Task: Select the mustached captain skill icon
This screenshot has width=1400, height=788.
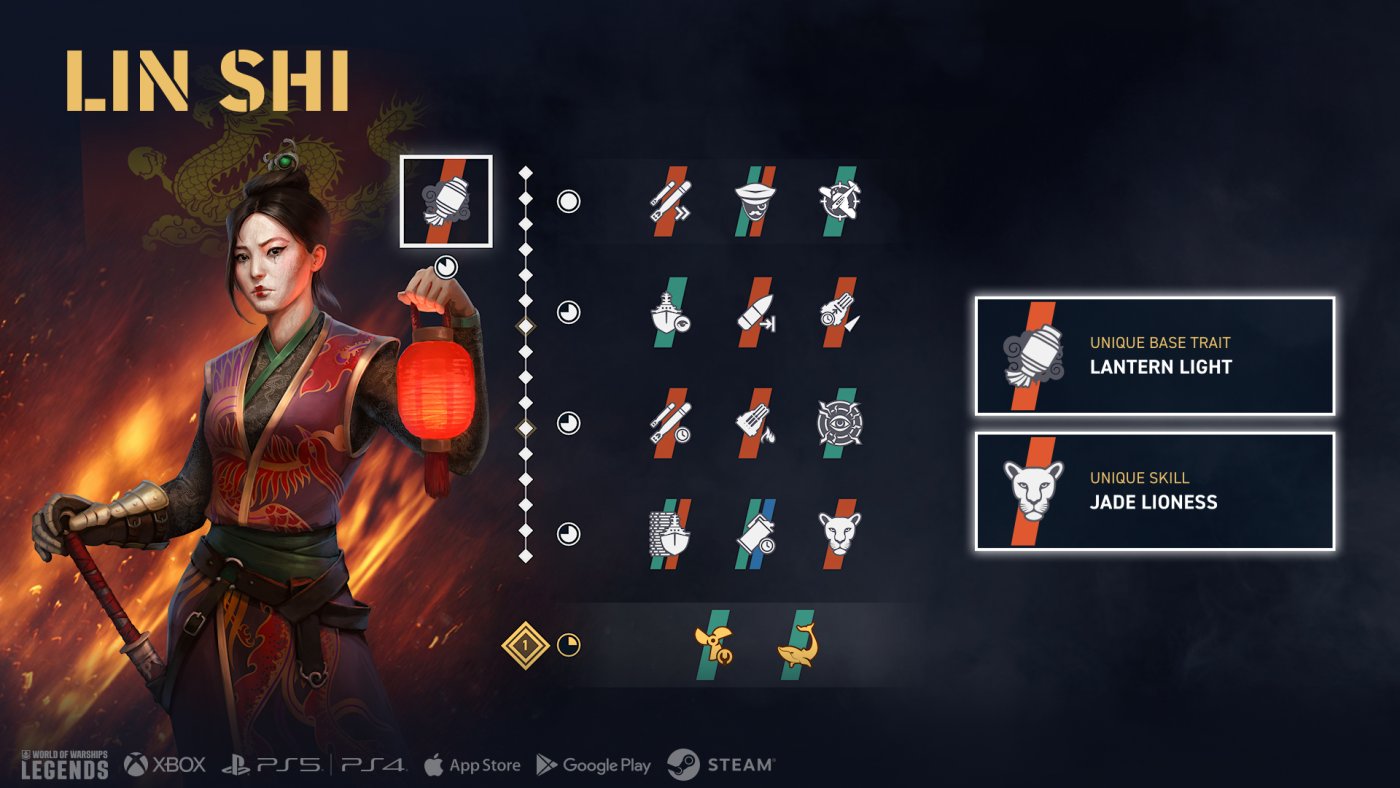Action: (755, 201)
